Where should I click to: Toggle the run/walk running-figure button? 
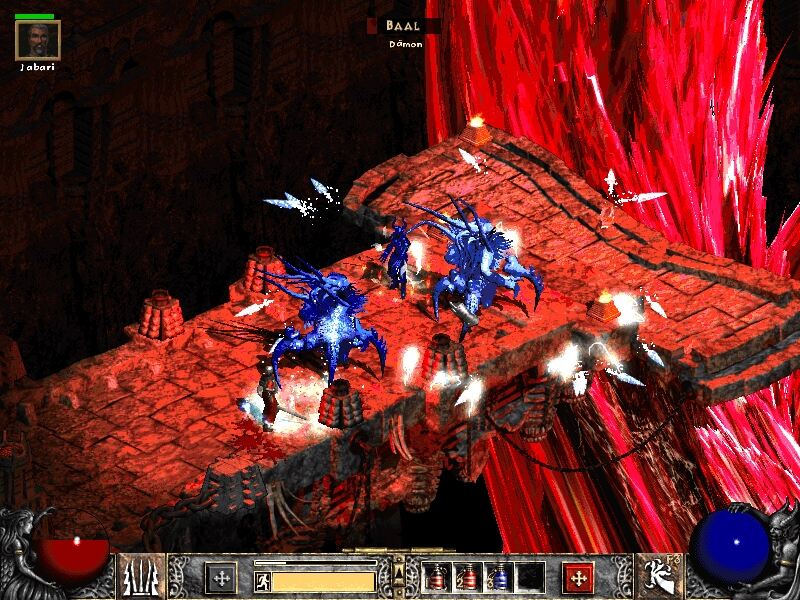(263, 580)
